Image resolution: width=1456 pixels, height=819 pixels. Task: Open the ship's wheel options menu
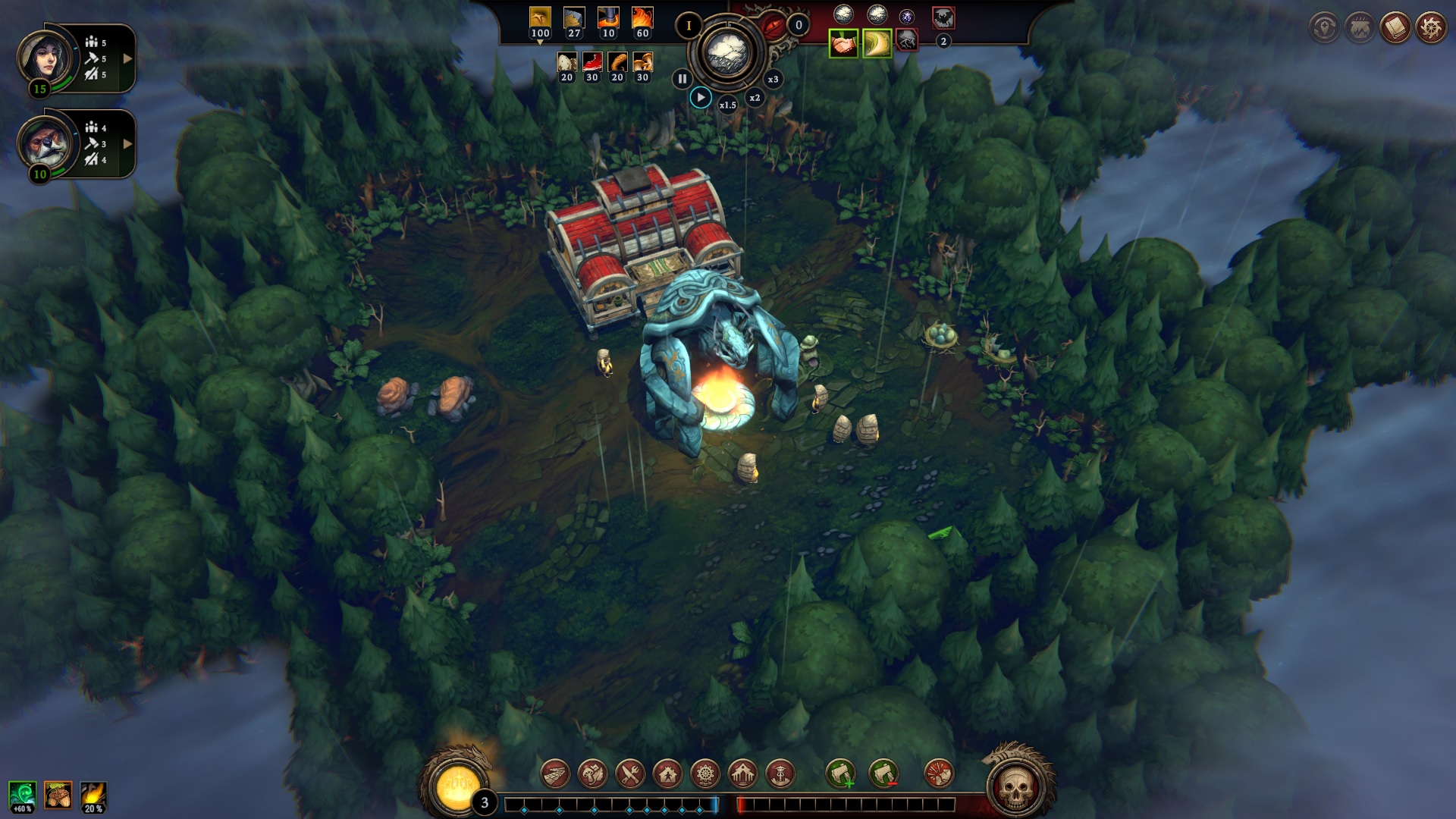pyautogui.click(x=1431, y=28)
